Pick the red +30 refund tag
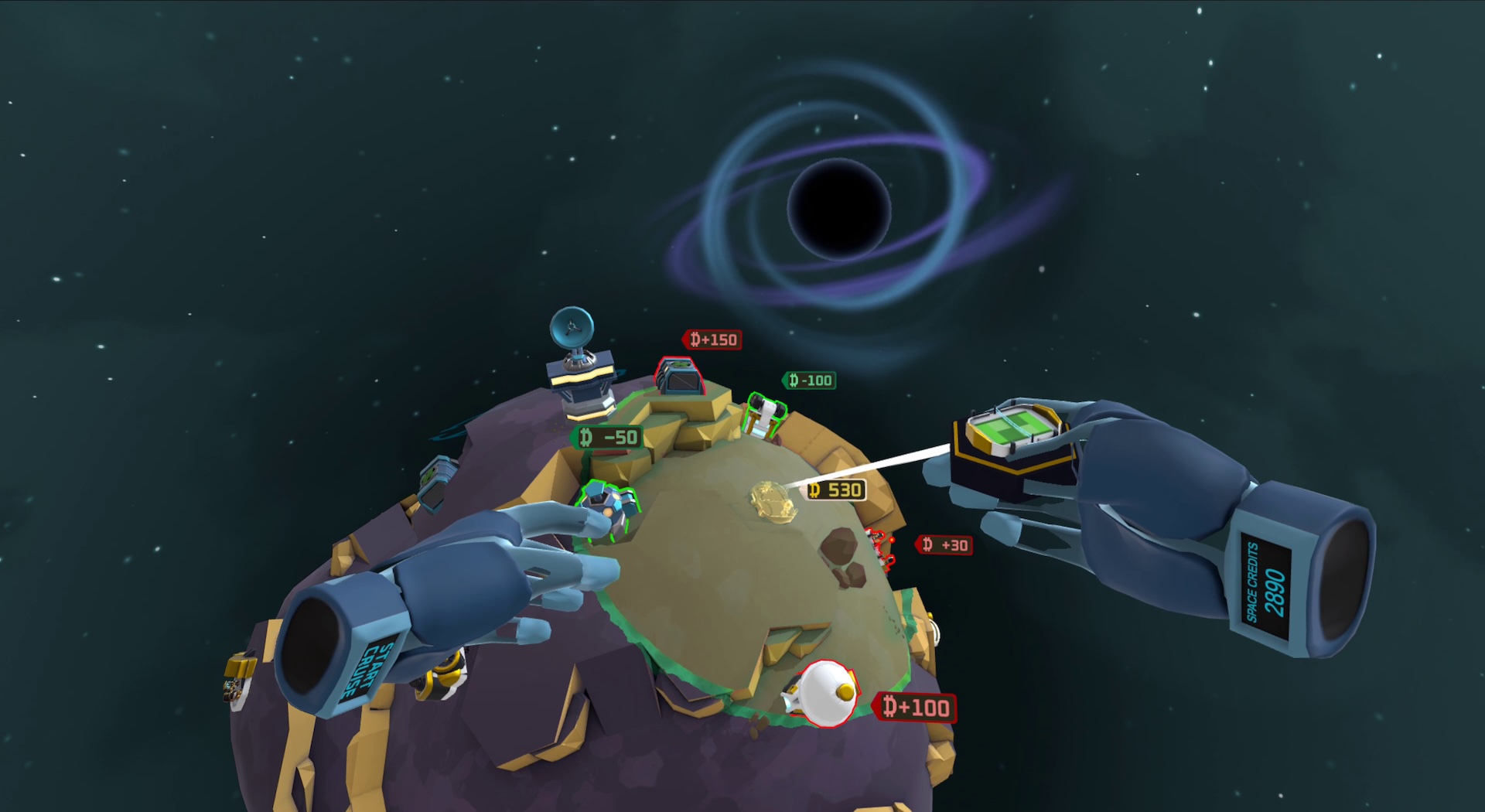This screenshot has width=1485, height=812. tap(944, 545)
